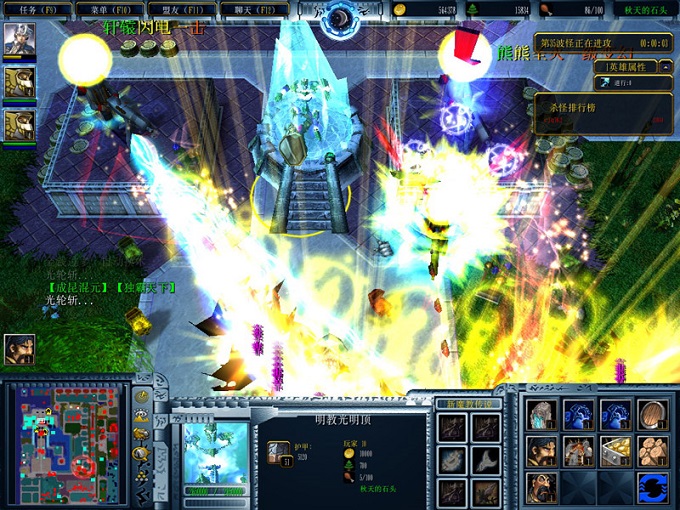Toggle the minimap terrain display button
Viewport: 680px width, 510px height.
(142, 416)
